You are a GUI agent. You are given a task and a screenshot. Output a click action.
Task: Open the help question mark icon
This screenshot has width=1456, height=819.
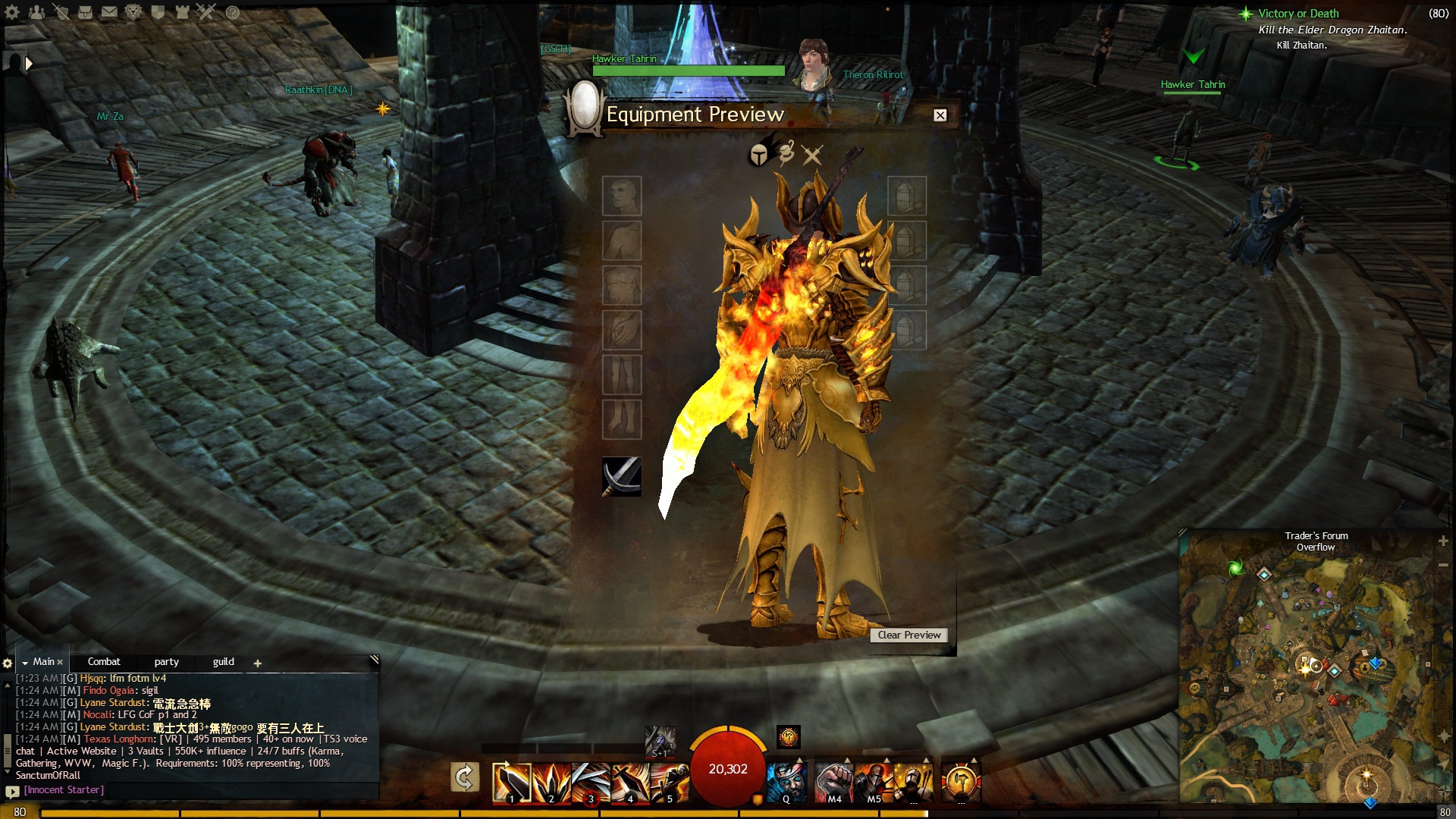pyautogui.click(x=233, y=12)
